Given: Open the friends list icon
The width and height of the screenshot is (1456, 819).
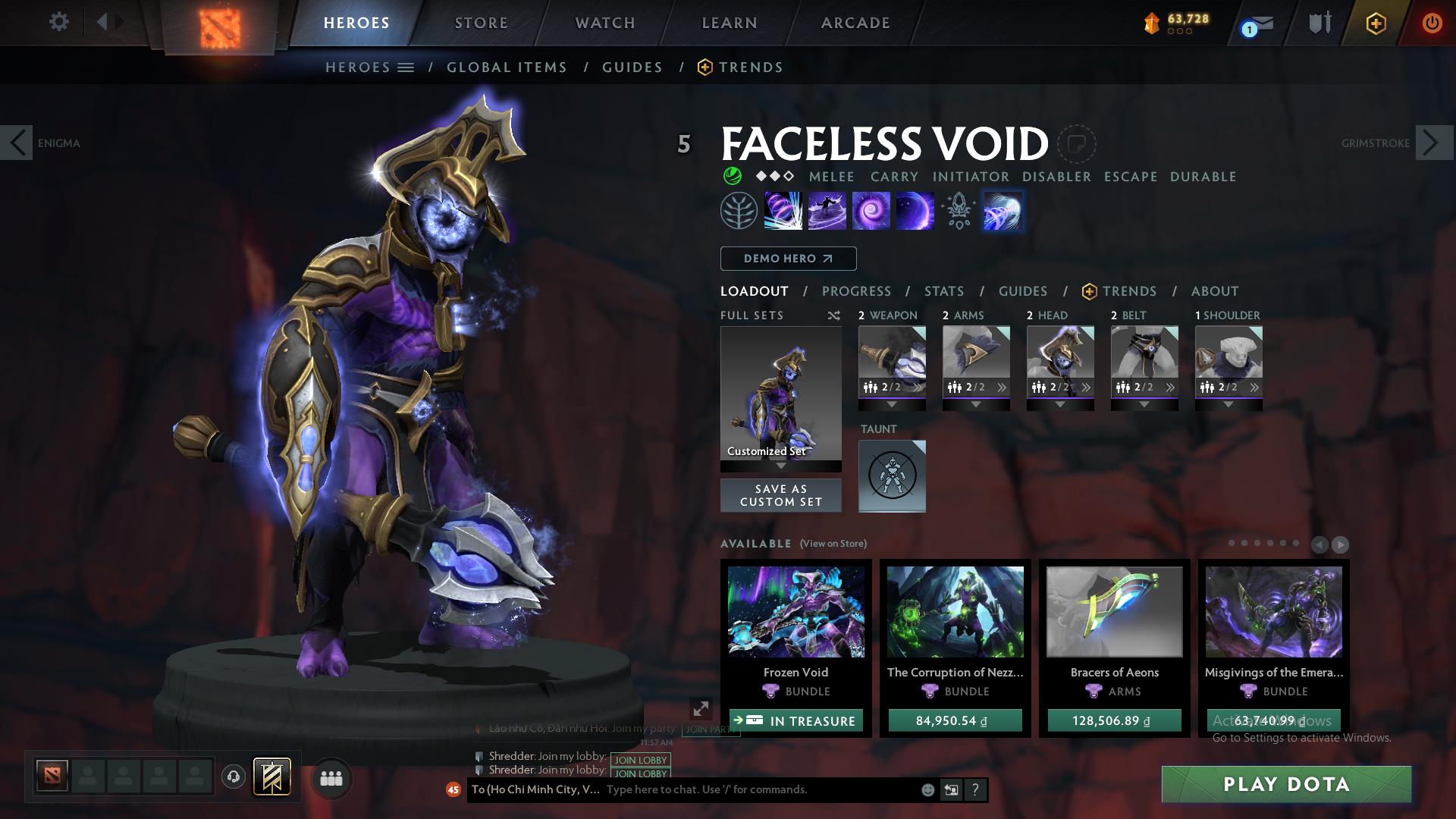Looking at the screenshot, I should [x=331, y=778].
